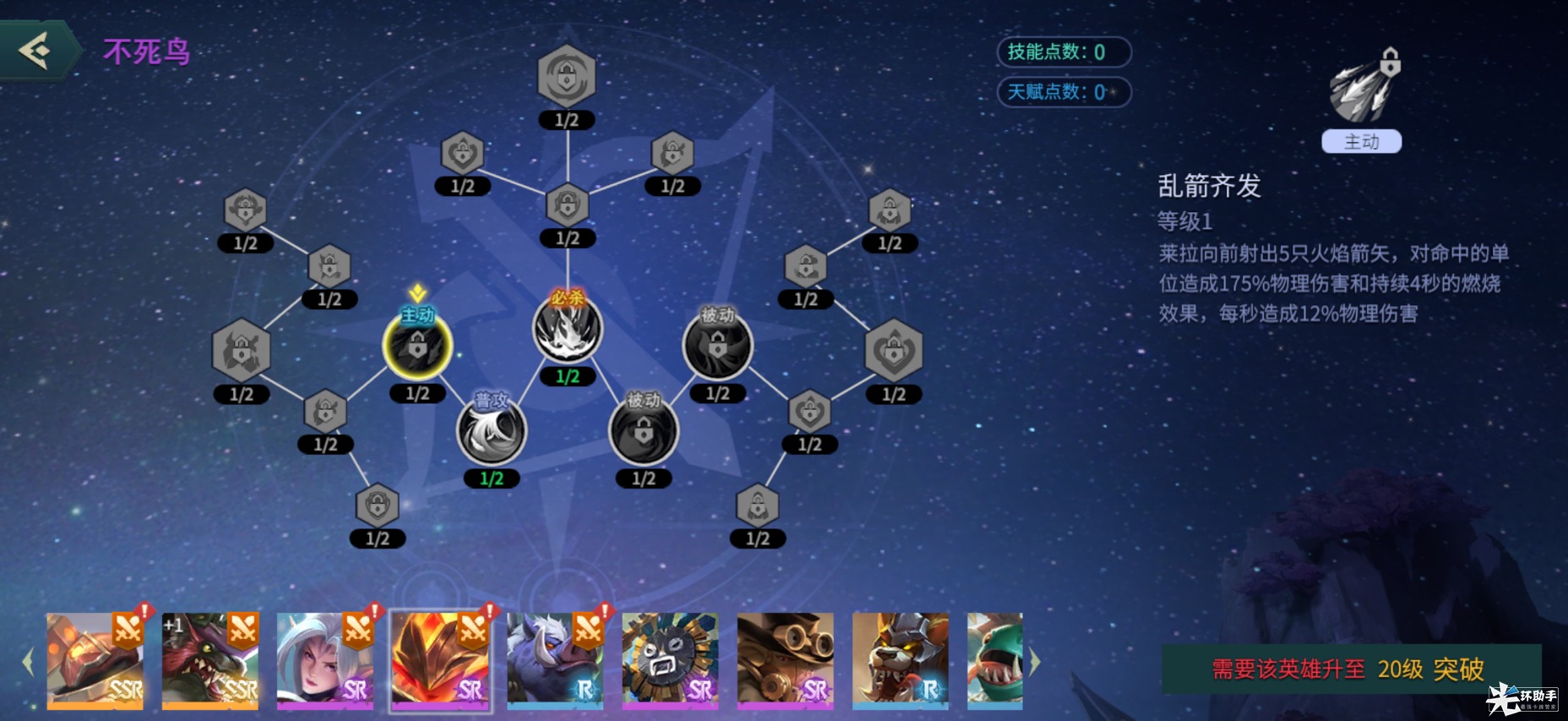Choose the orange armored SSR hero portrait
The width and height of the screenshot is (1568, 721).
(95, 660)
